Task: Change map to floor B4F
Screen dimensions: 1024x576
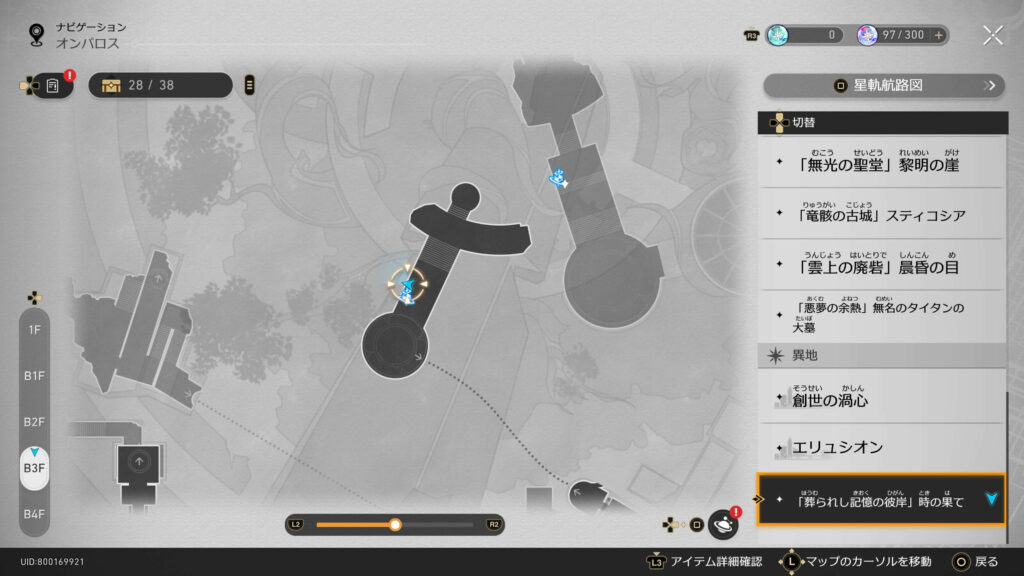Action: (34, 514)
